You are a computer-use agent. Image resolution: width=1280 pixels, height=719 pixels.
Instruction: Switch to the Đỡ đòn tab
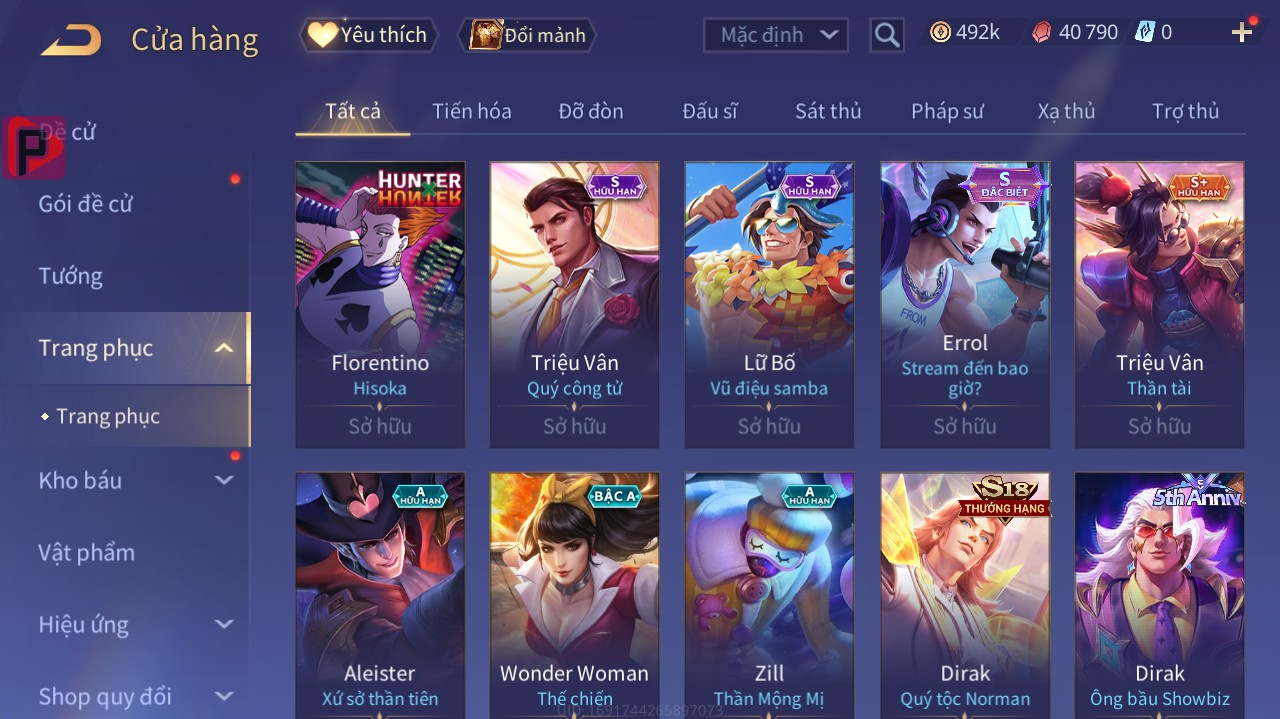[590, 111]
